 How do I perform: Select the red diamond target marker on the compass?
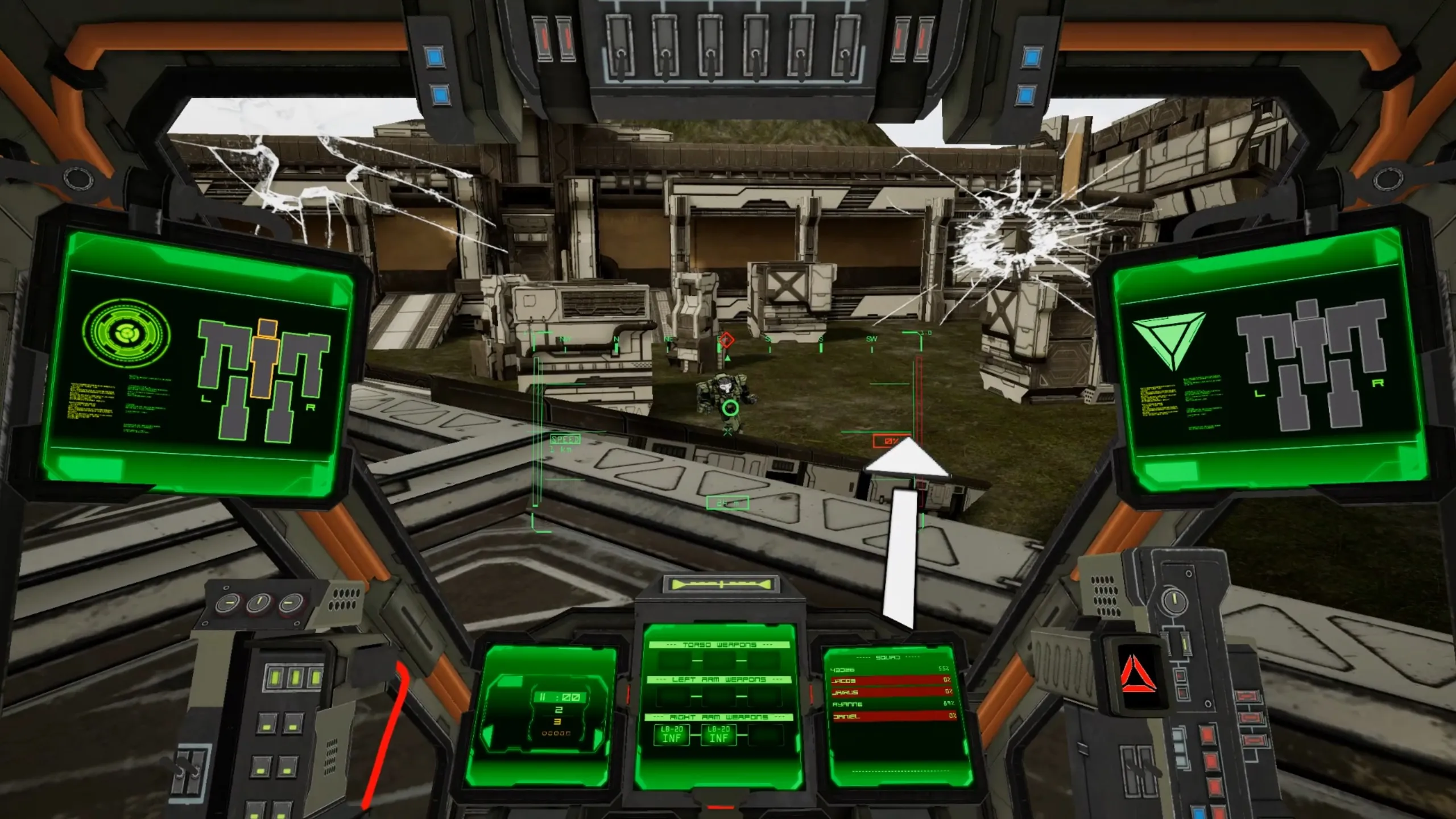coord(726,340)
